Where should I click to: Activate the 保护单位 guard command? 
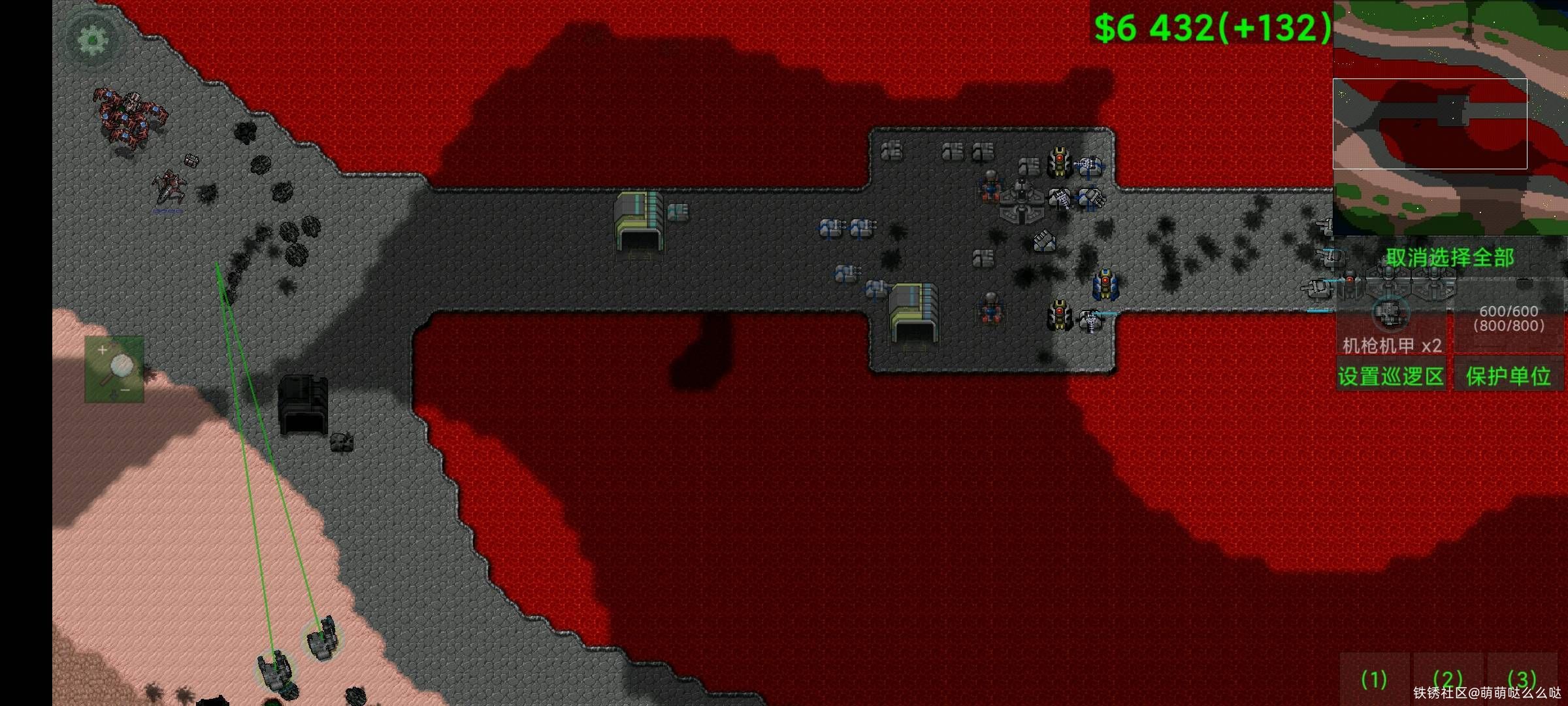[x=1508, y=377]
